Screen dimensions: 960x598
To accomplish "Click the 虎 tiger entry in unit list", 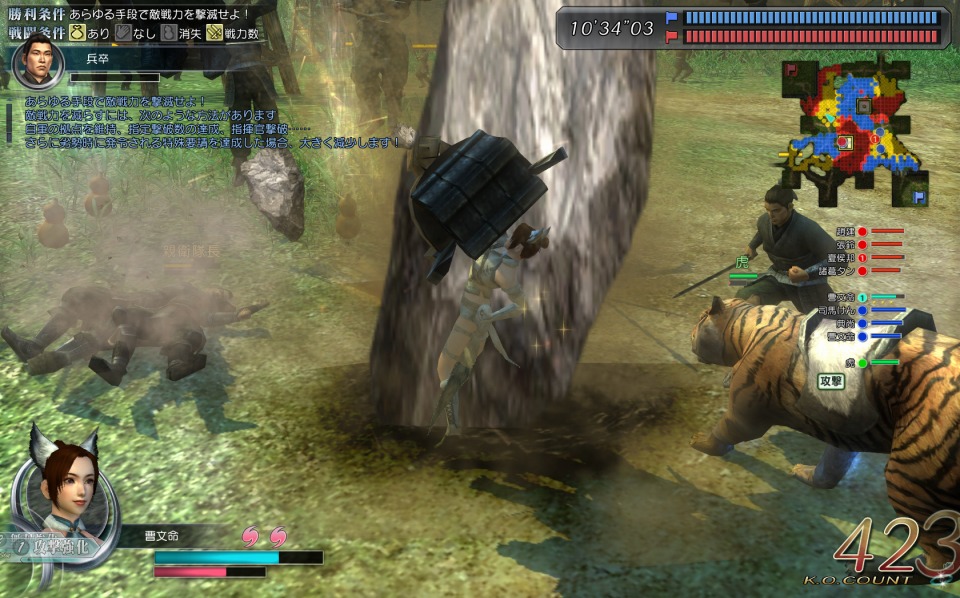I will point(849,363).
